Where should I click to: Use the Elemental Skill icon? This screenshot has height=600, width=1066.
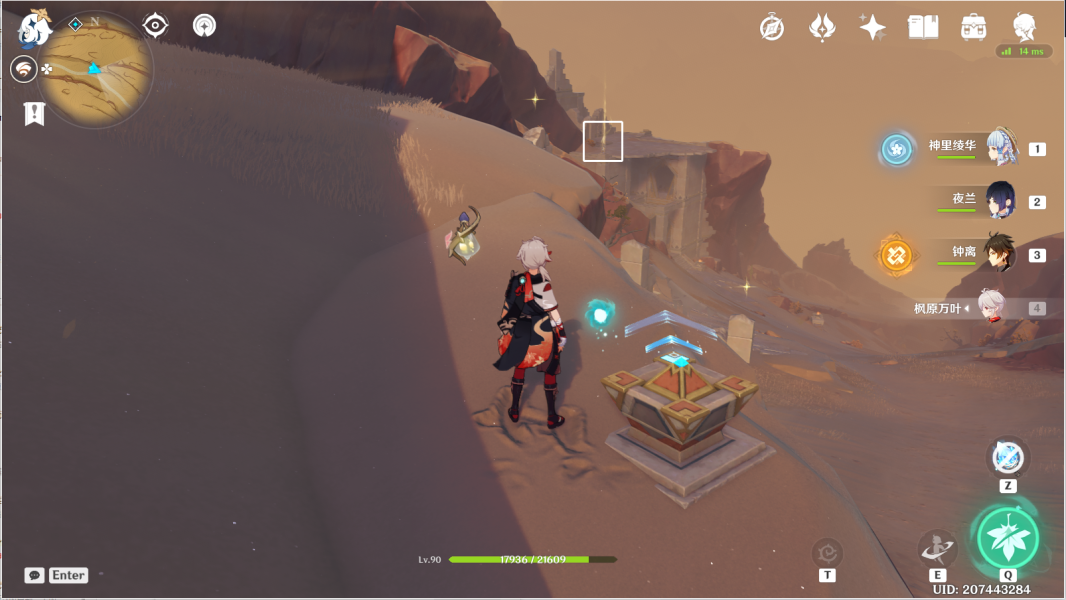pyautogui.click(x=937, y=547)
